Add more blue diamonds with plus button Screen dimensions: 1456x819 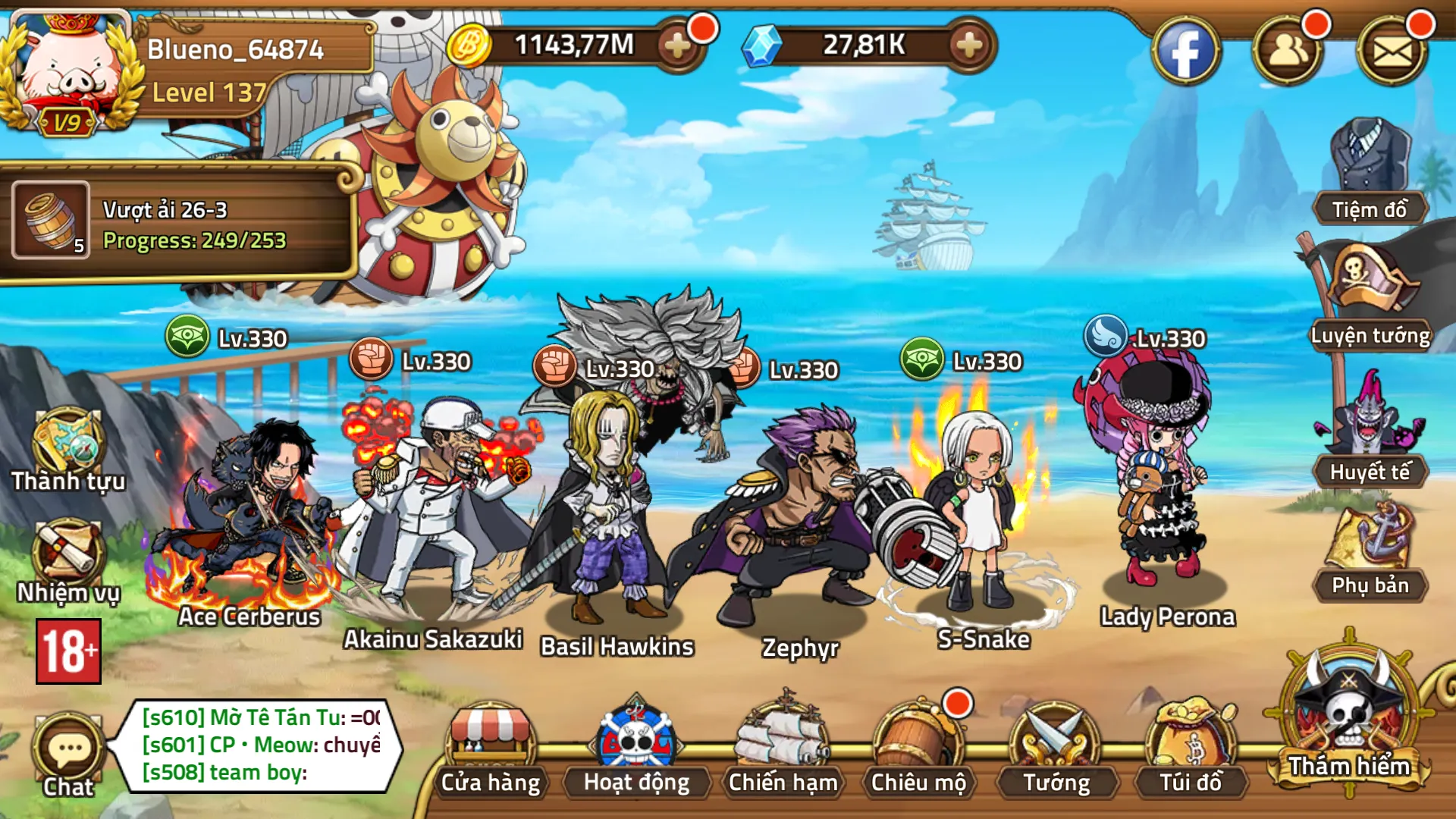point(969,45)
